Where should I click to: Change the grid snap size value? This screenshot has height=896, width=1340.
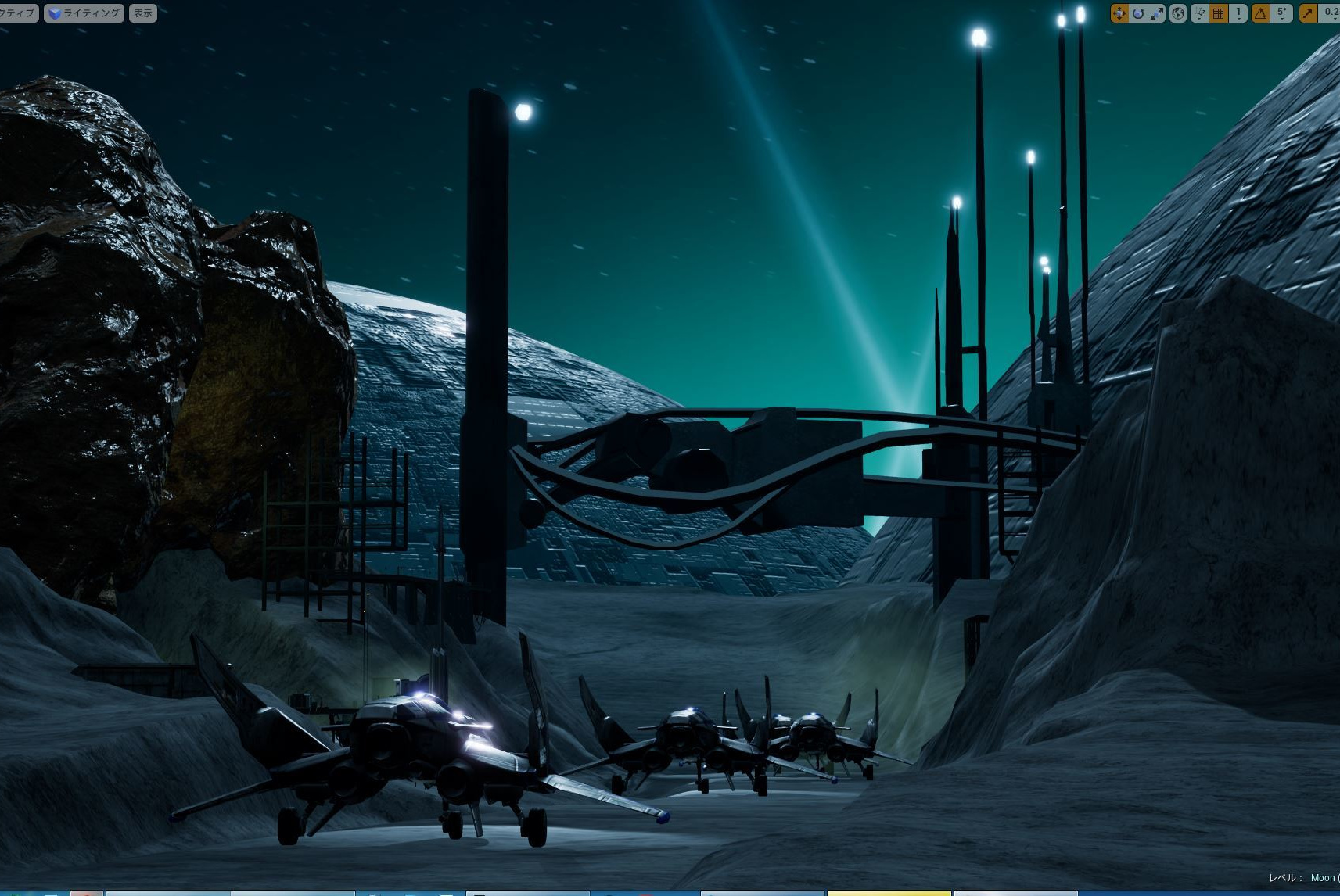(1238, 13)
